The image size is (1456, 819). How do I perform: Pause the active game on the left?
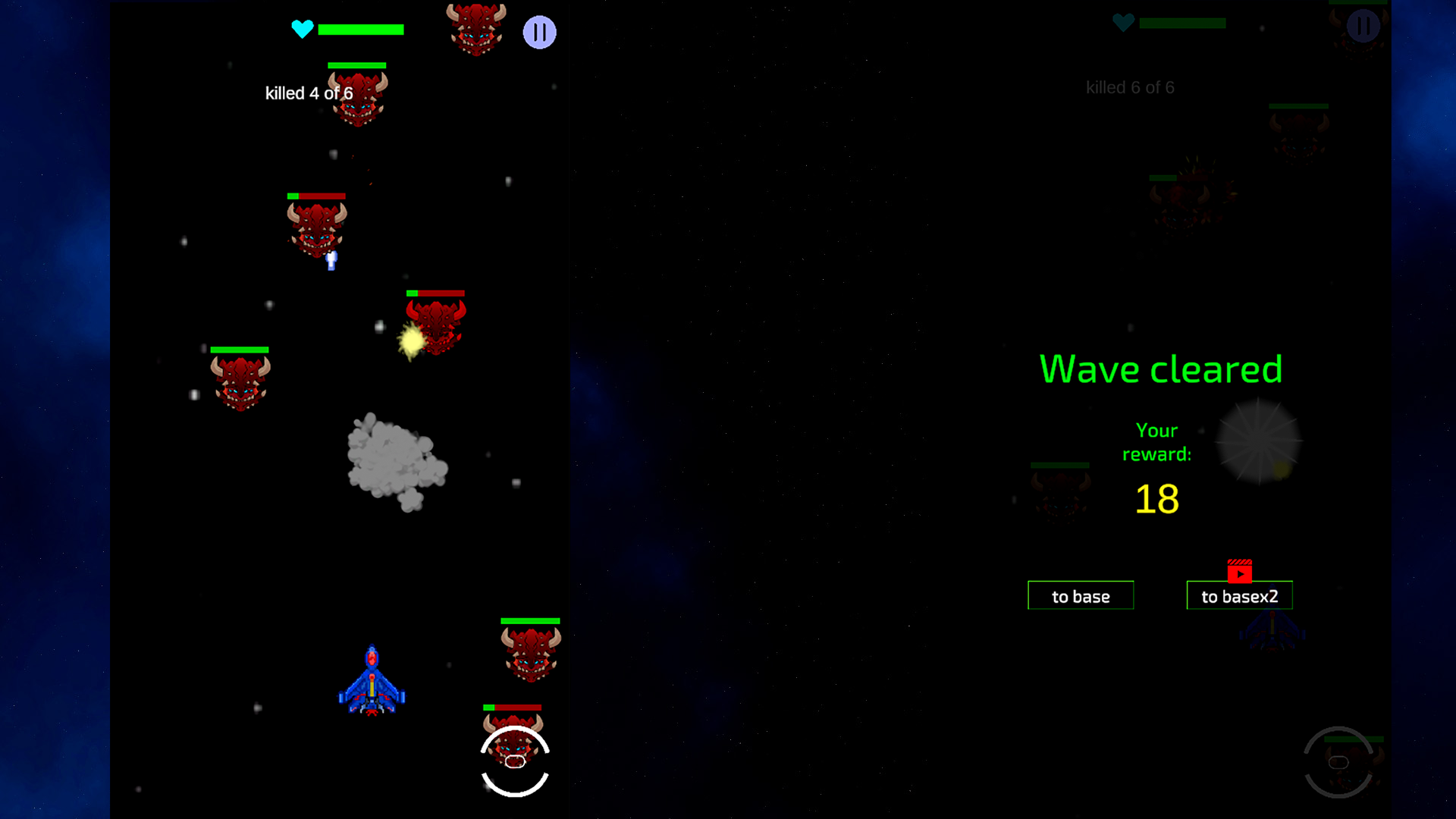coord(540,32)
